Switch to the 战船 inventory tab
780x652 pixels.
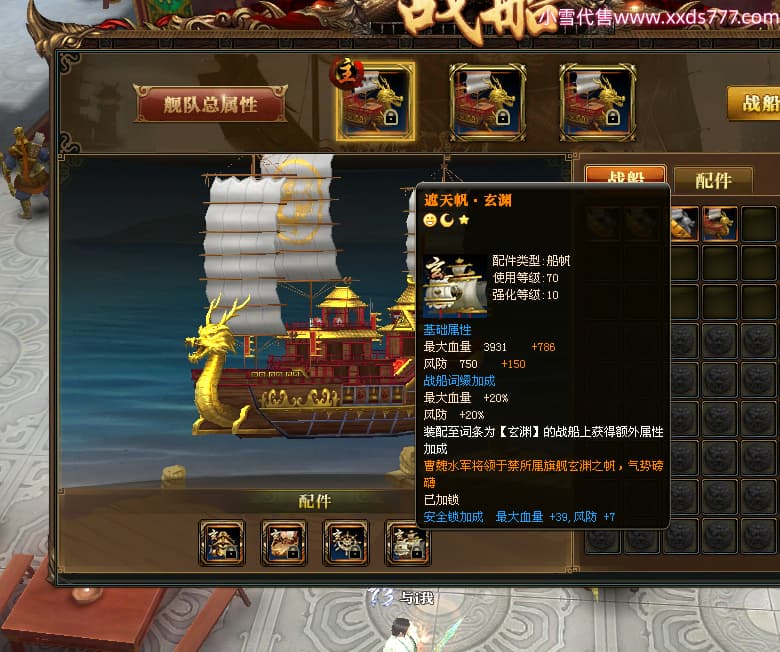click(x=625, y=178)
